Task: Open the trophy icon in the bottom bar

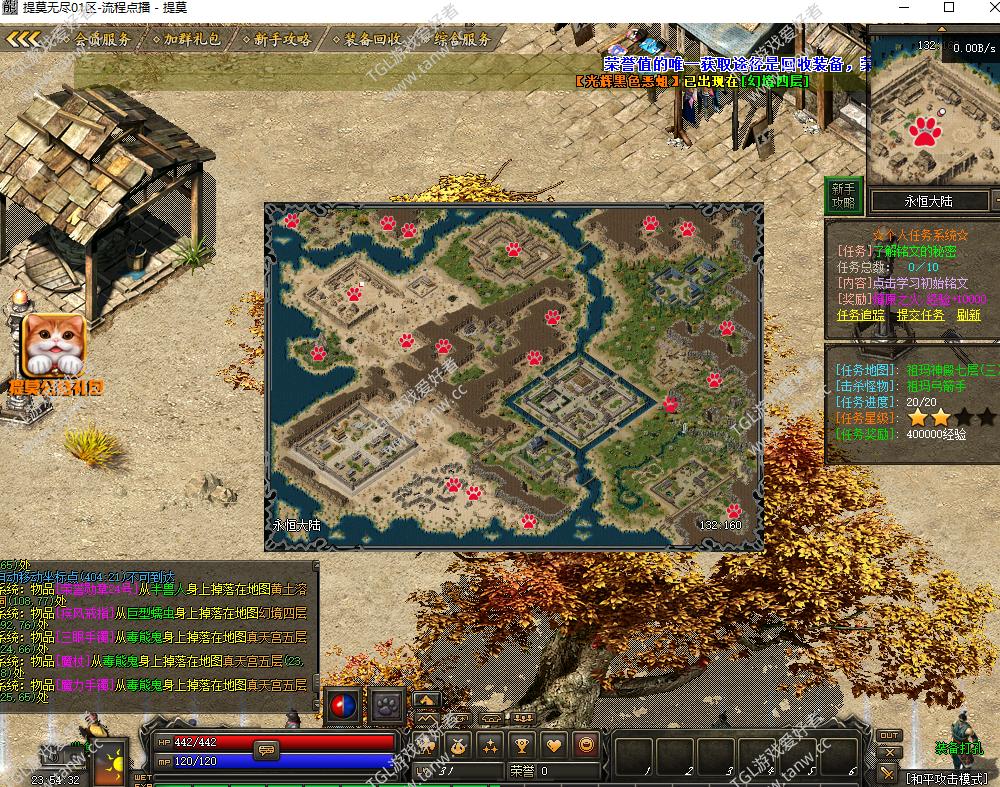Action: 521,744
